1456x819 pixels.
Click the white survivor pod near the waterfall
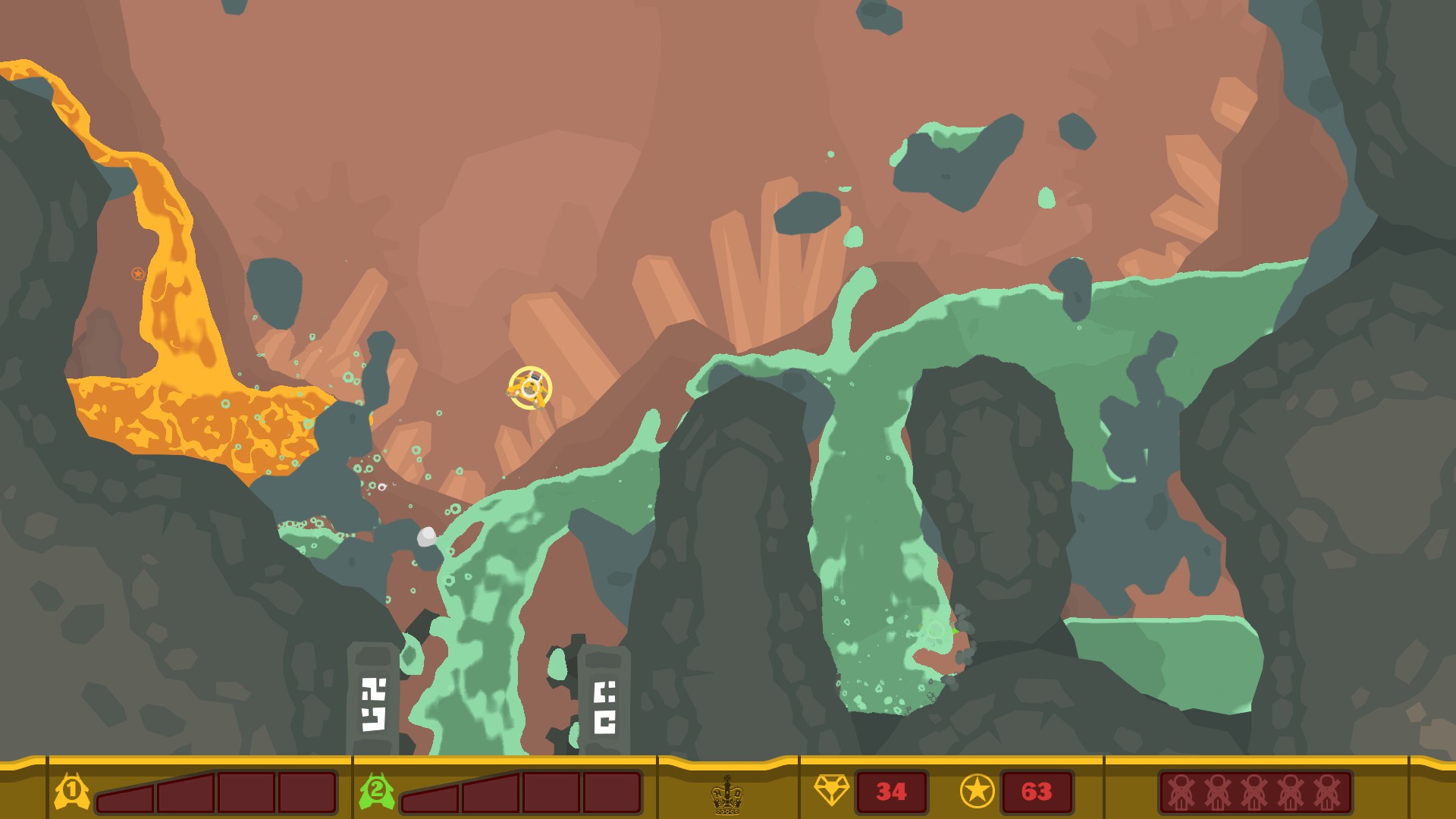pyautogui.click(x=427, y=538)
